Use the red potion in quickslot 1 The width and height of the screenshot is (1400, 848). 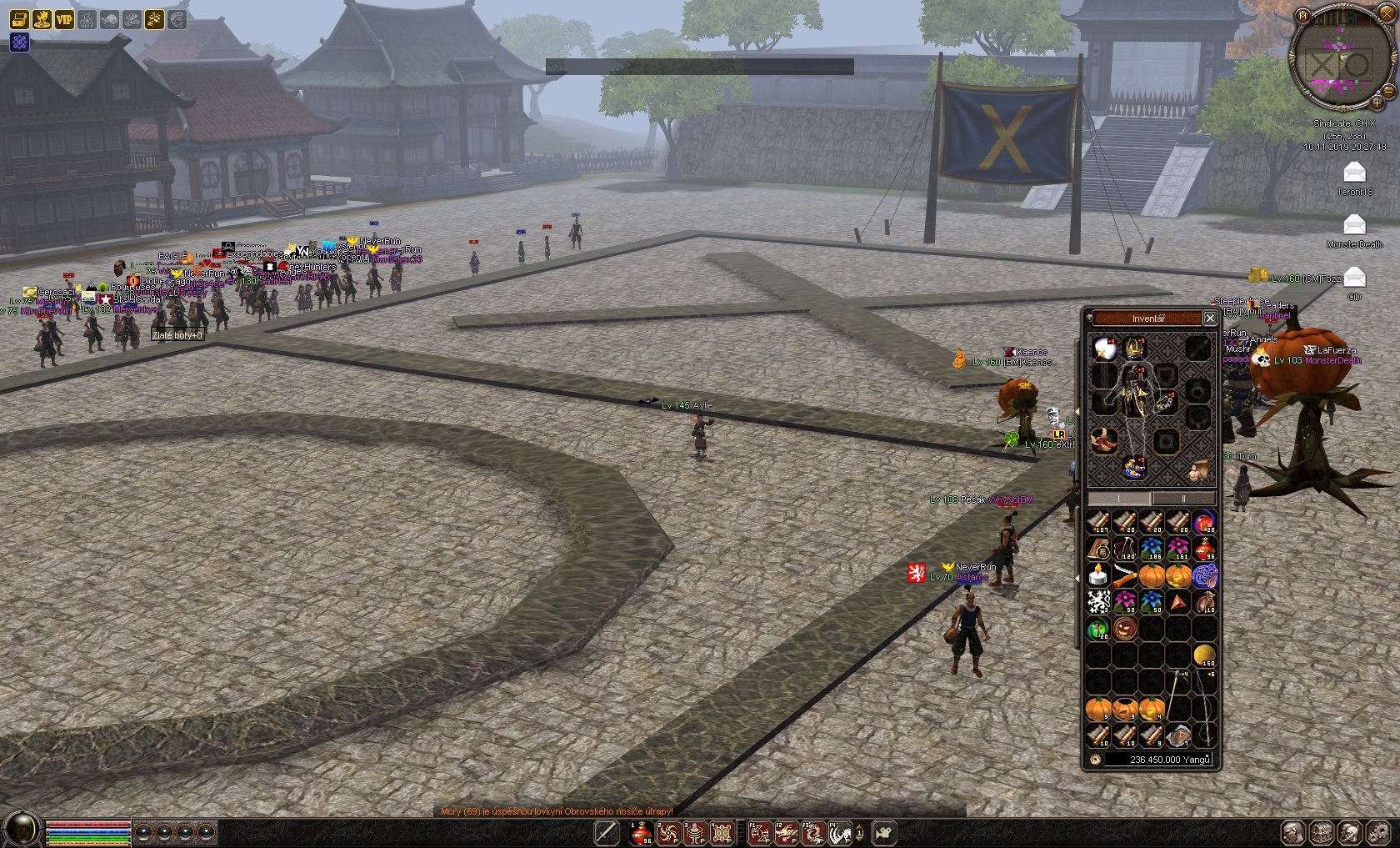click(x=641, y=832)
